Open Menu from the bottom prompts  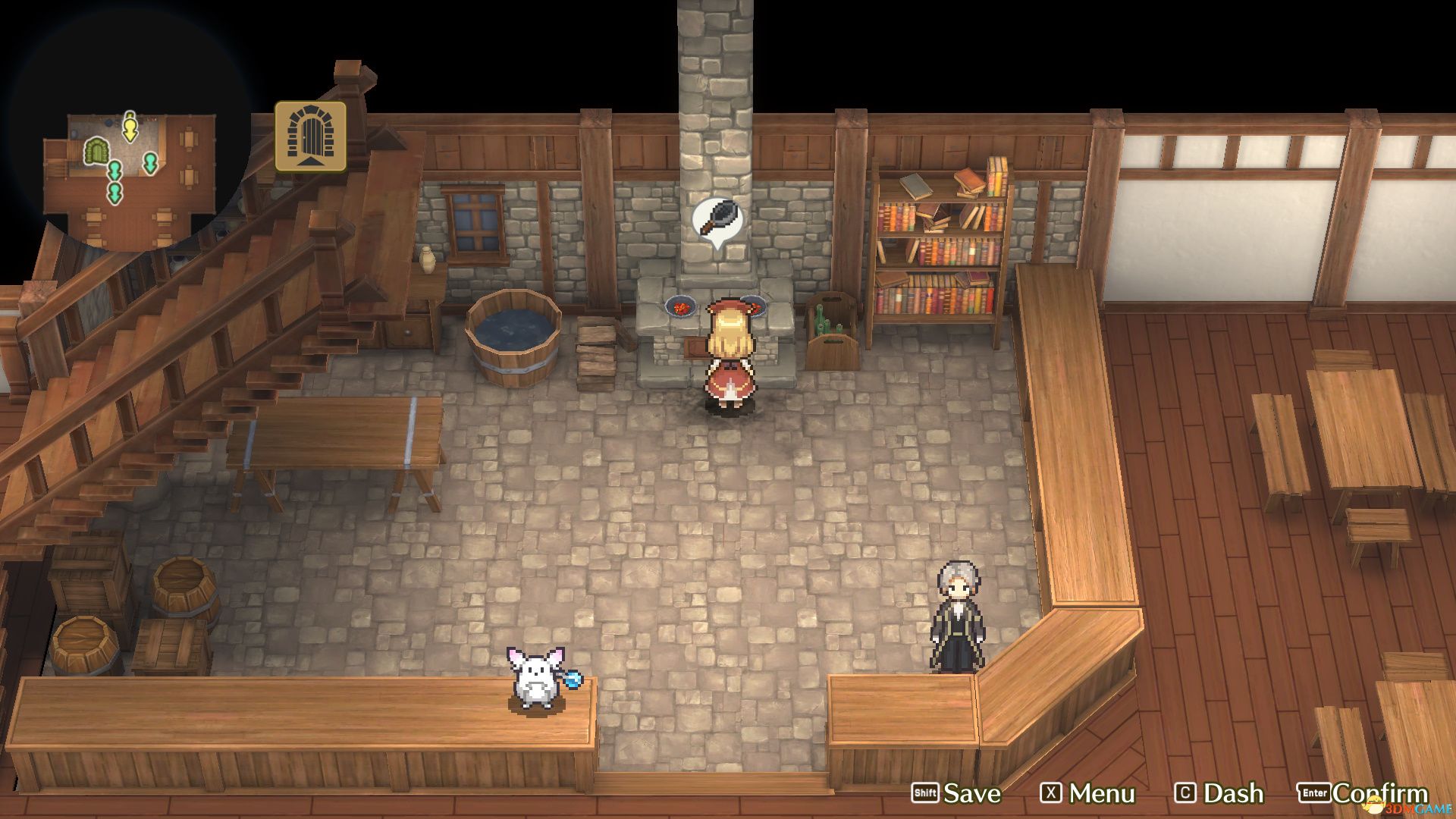(x=1101, y=793)
